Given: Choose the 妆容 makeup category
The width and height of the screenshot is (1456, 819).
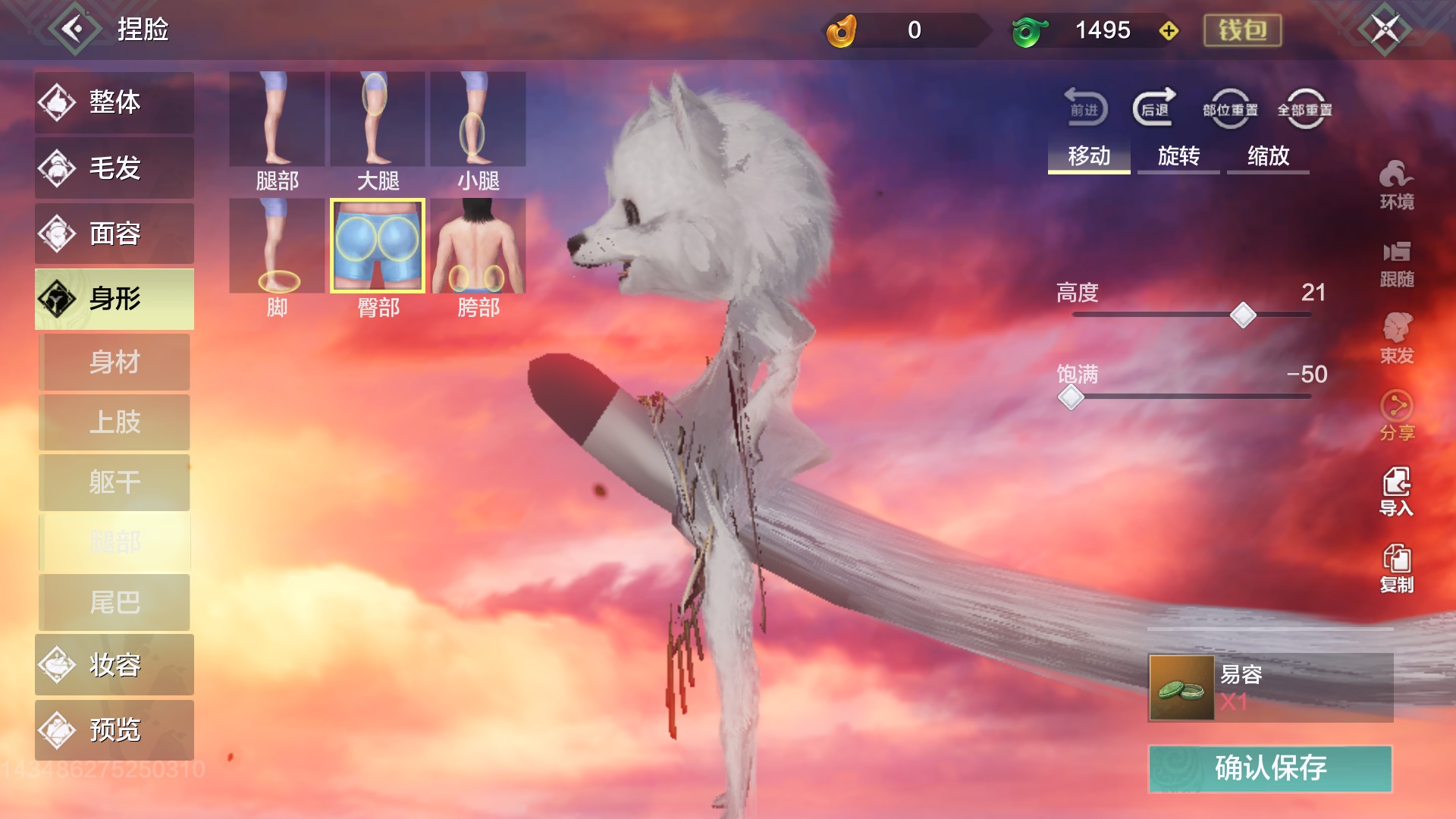Looking at the screenshot, I should click(115, 665).
